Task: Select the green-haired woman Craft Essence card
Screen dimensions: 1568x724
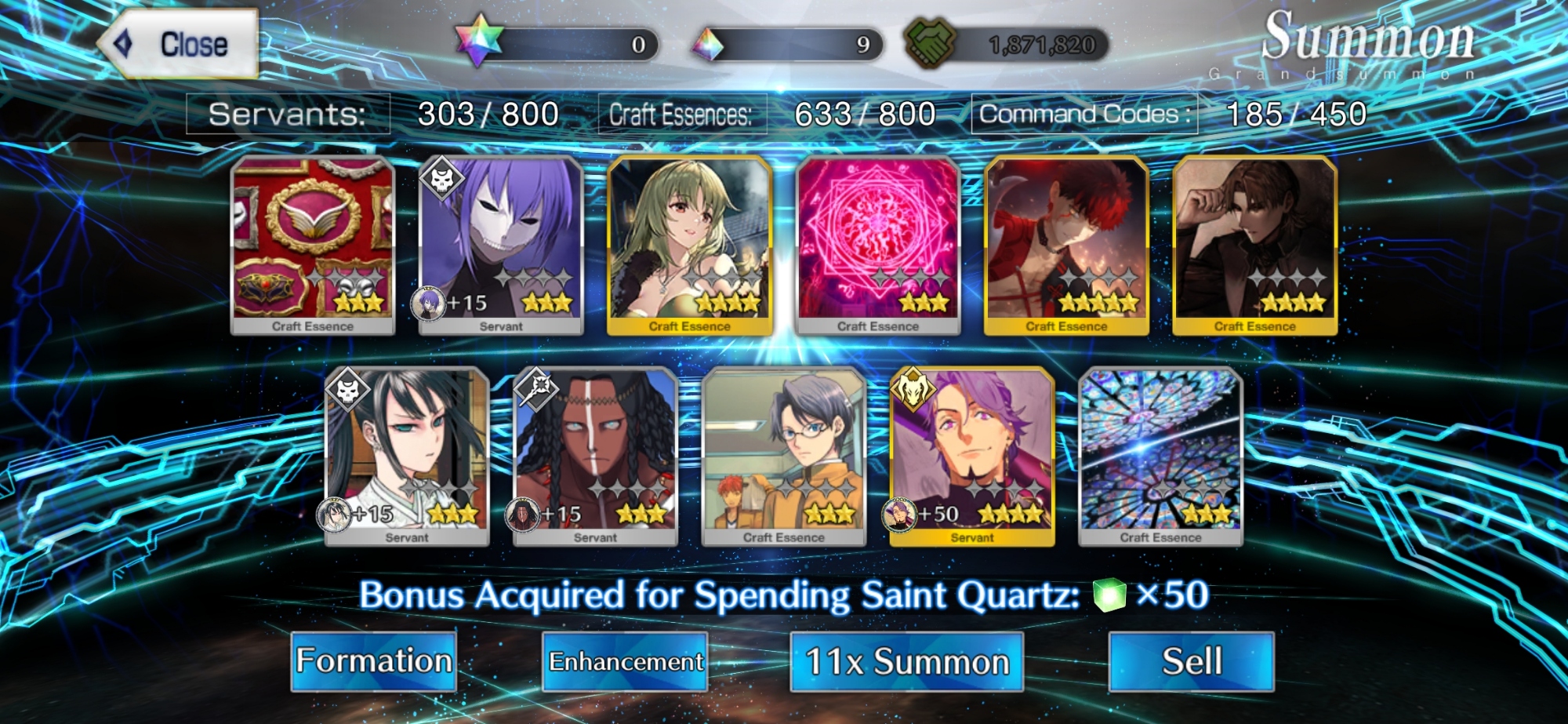Action: pyautogui.click(x=690, y=243)
